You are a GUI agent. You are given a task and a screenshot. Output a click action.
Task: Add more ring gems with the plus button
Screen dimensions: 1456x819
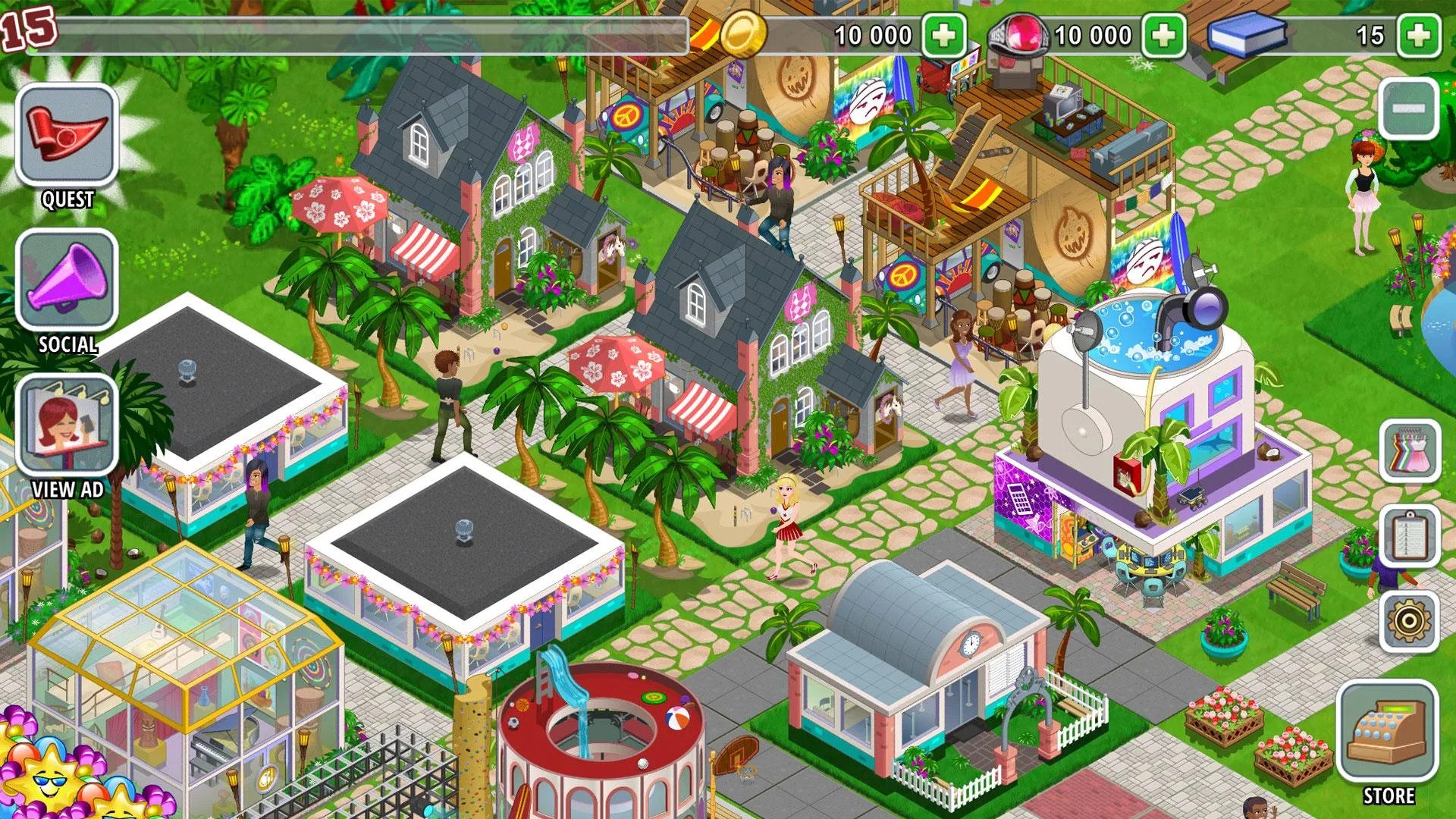coord(1163,35)
